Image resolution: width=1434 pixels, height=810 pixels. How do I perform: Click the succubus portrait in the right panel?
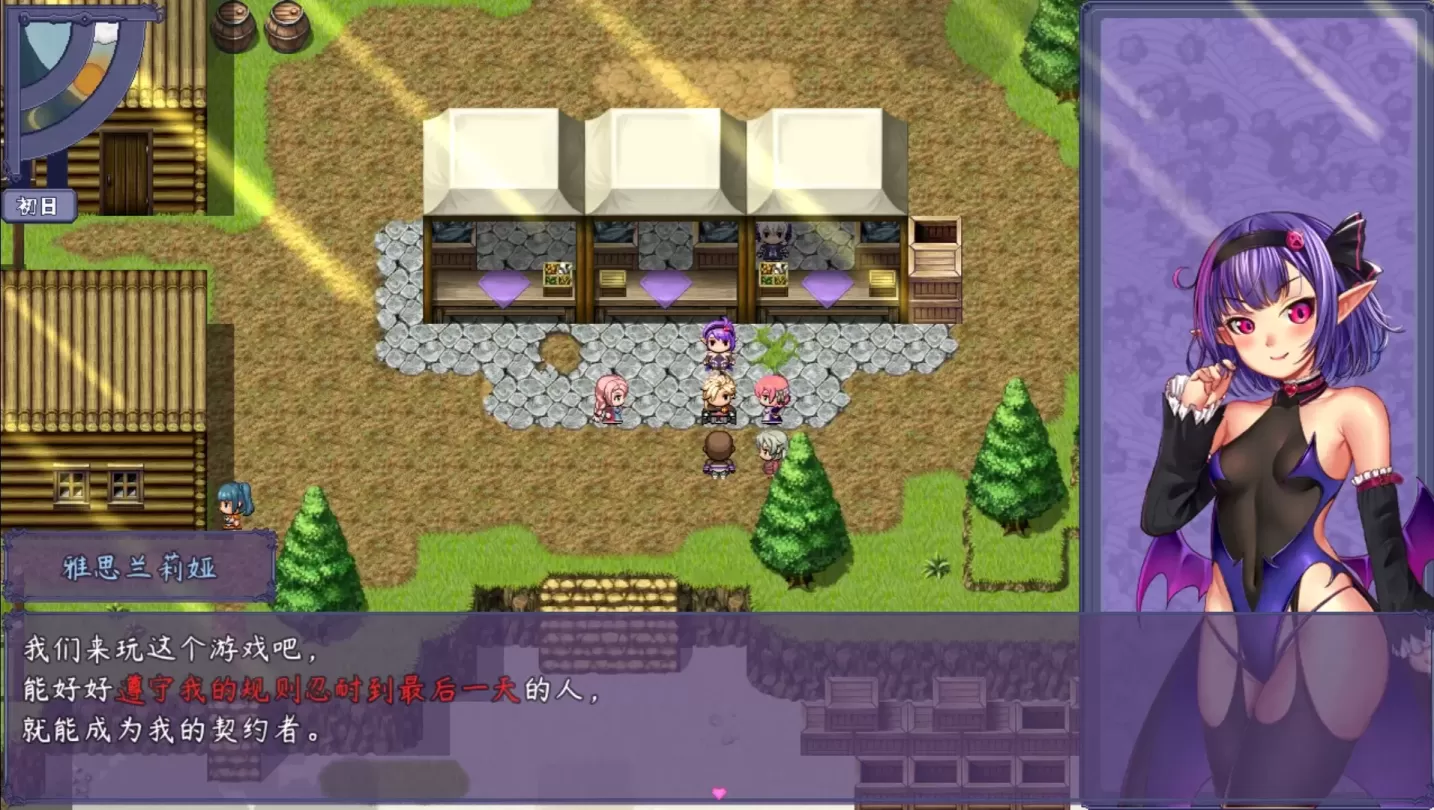(1260, 400)
